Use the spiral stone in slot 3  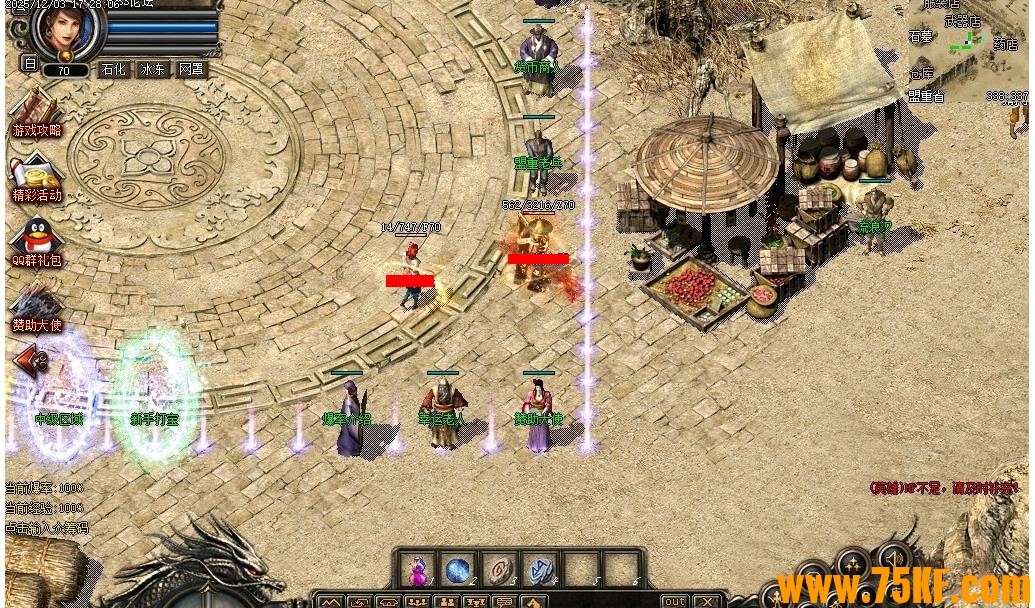499,570
